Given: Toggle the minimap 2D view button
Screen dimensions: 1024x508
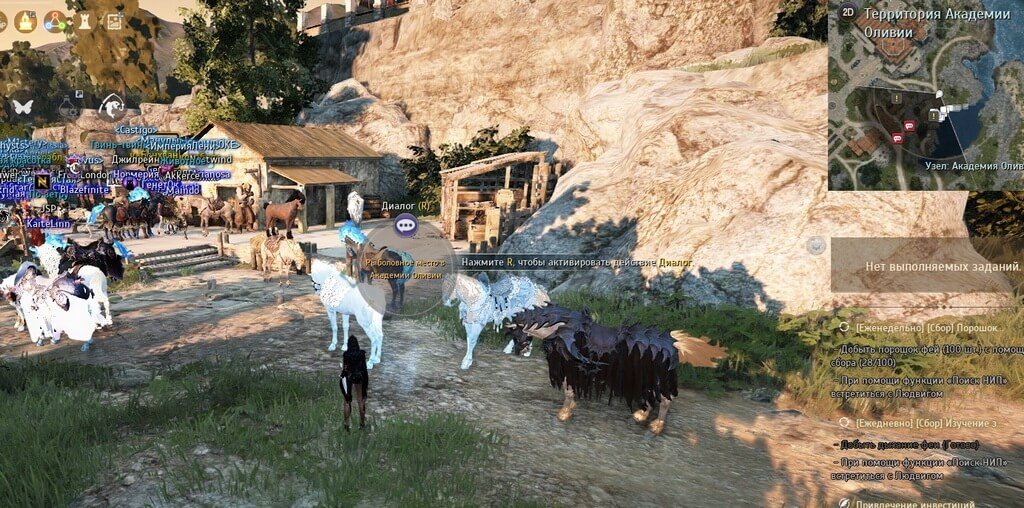Looking at the screenshot, I should tap(849, 13).
